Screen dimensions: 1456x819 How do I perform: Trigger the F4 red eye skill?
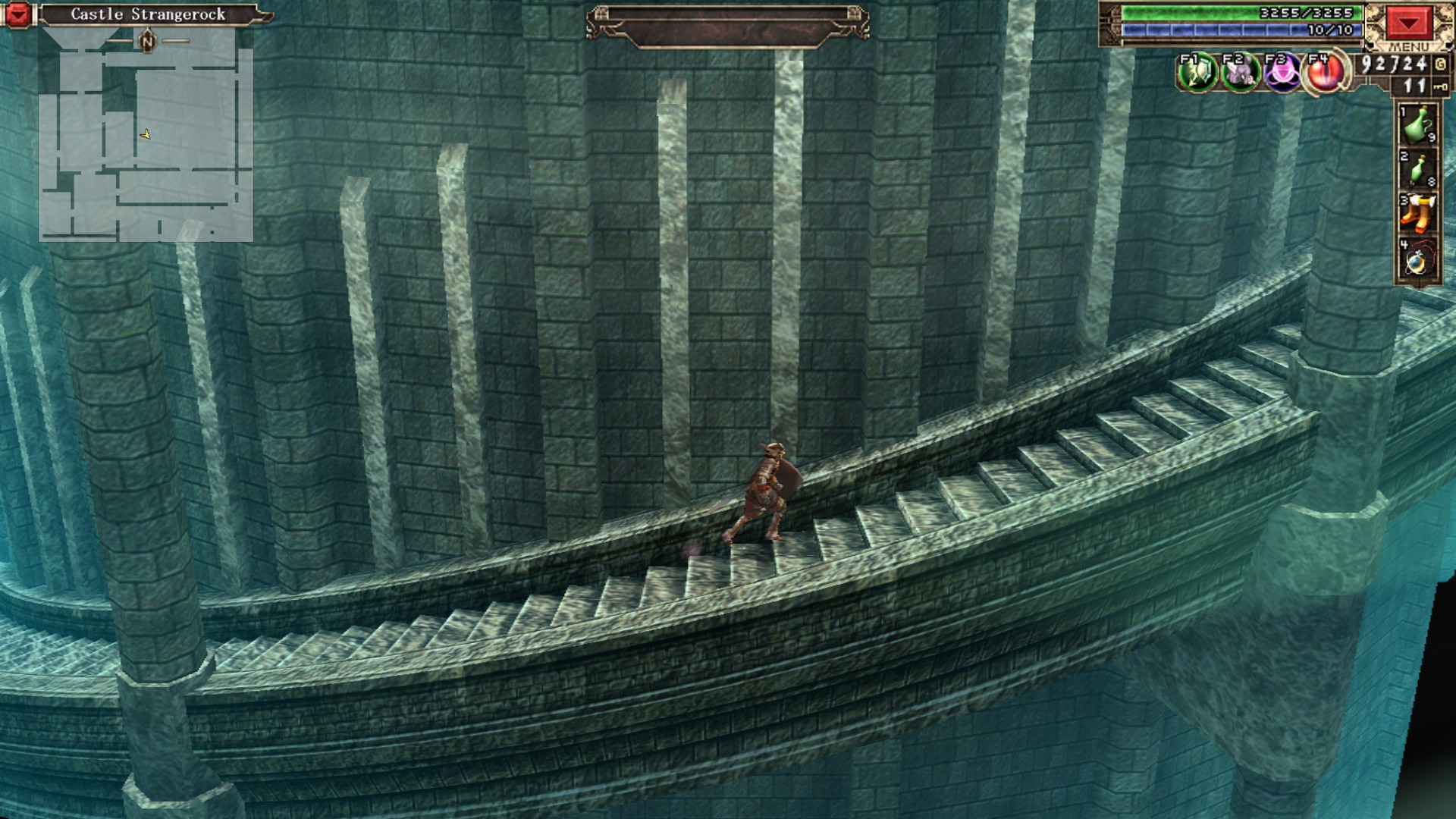(x=1325, y=74)
